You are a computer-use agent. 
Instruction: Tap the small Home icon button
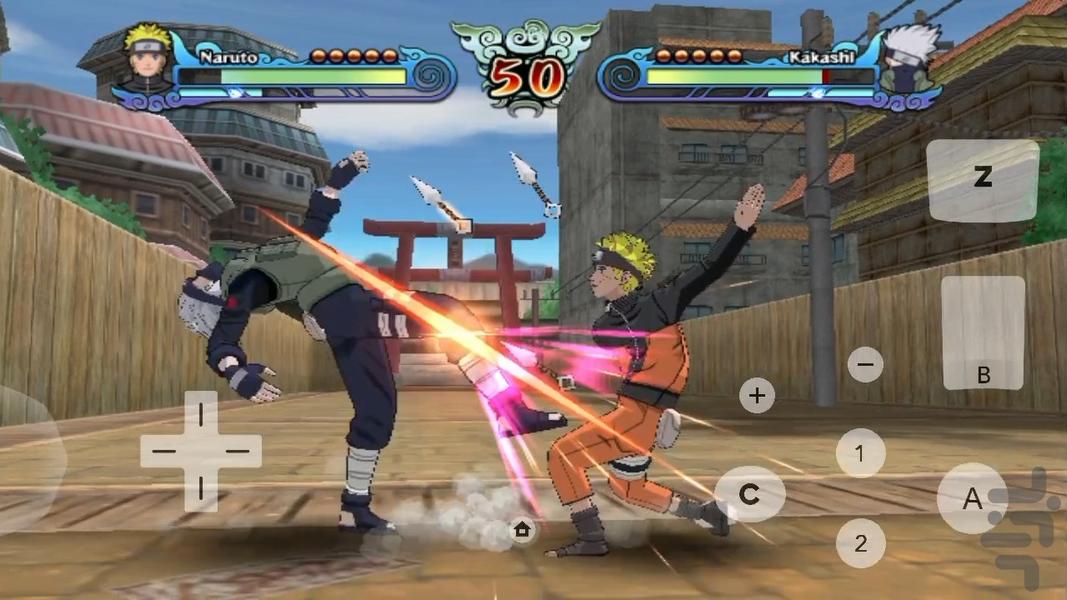522,529
